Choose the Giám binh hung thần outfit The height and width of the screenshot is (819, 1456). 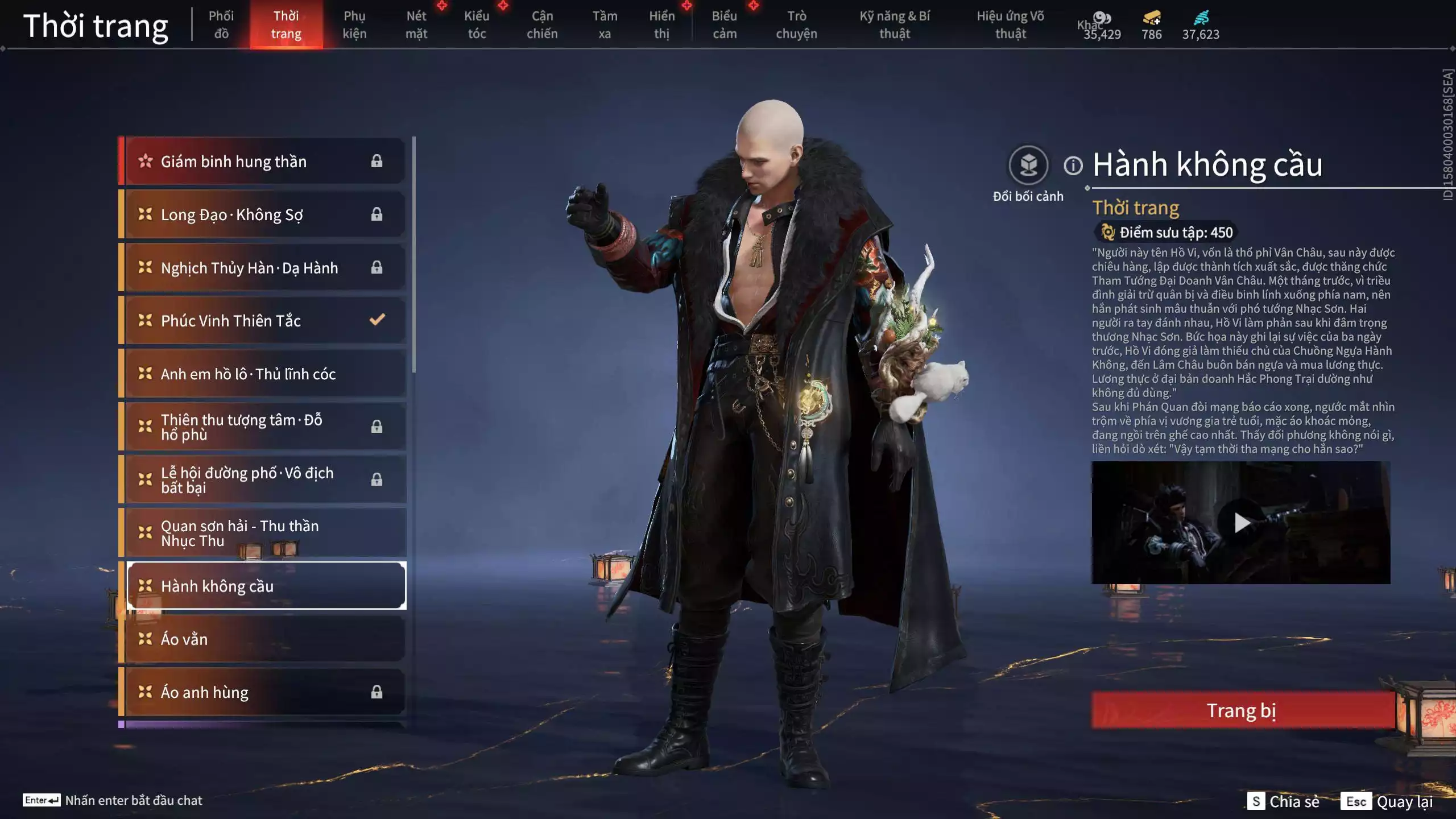click(264, 162)
